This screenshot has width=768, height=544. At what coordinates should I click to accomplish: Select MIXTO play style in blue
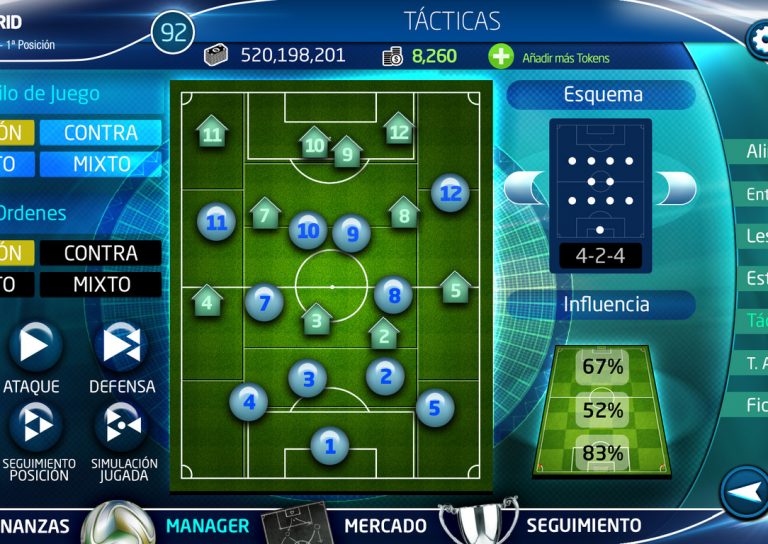pyautogui.click(x=100, y=164)
